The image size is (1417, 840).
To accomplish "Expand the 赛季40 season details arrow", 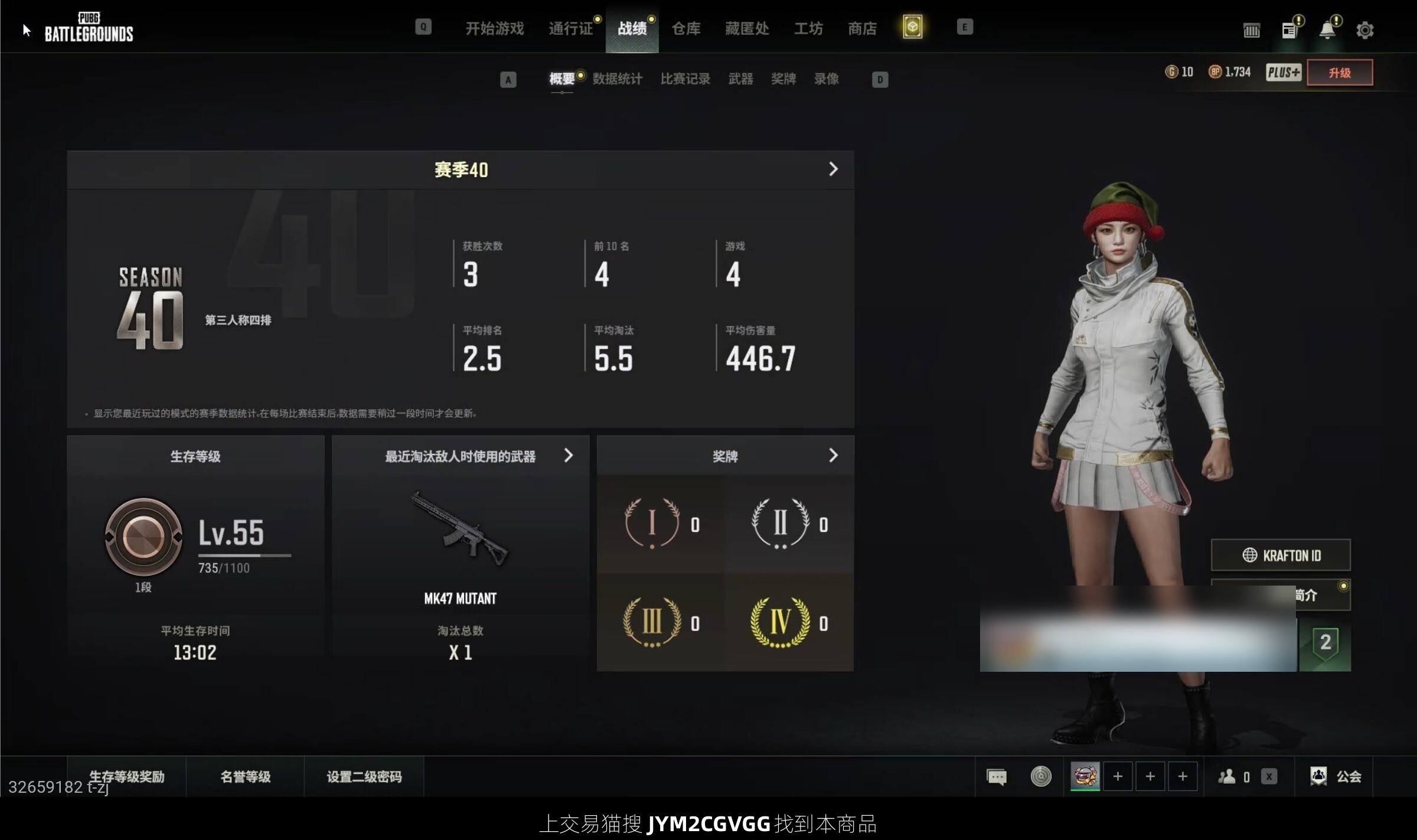I will (x=833, y=169).
